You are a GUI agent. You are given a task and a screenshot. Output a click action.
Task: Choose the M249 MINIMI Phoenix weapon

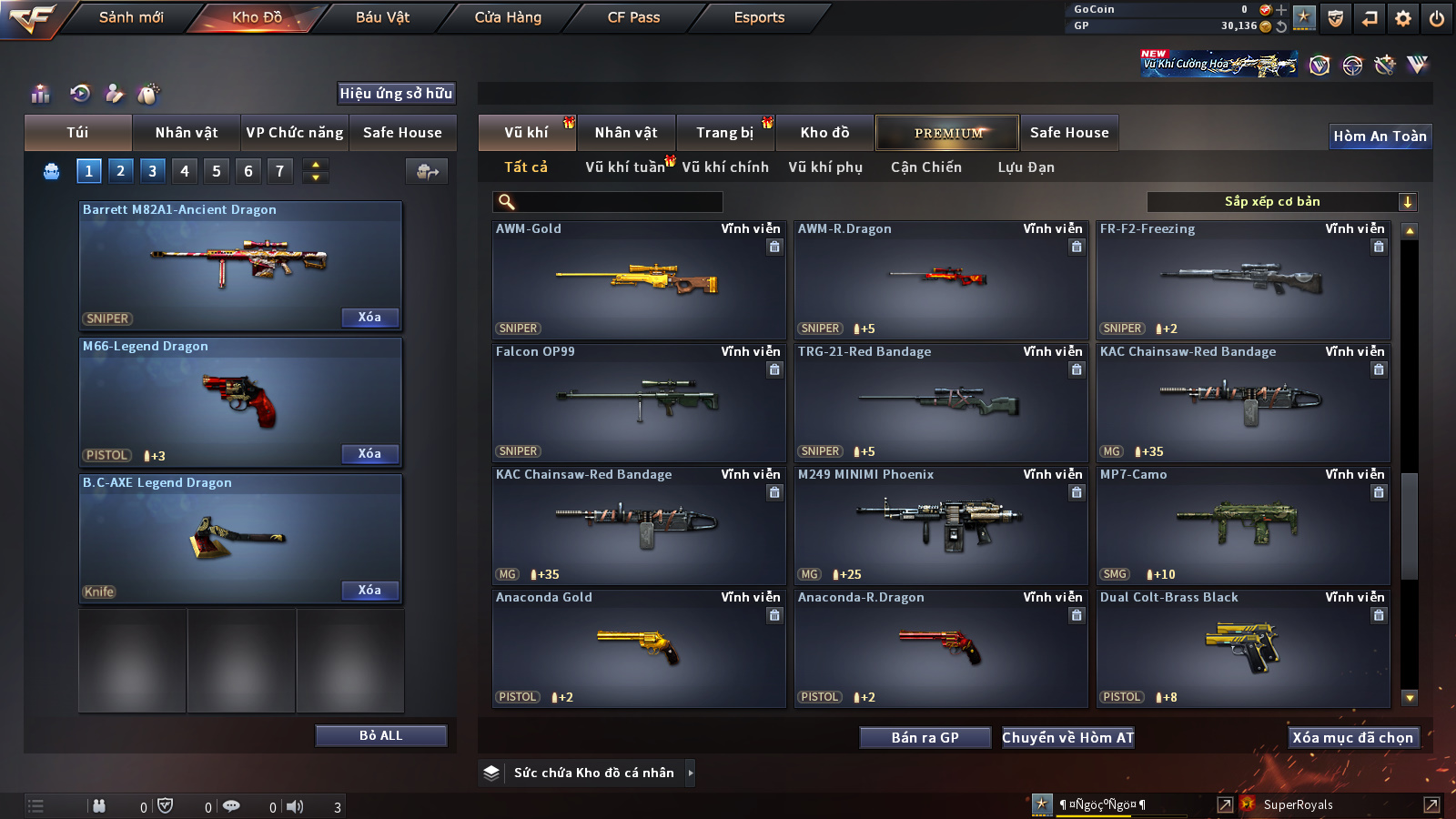941,526
